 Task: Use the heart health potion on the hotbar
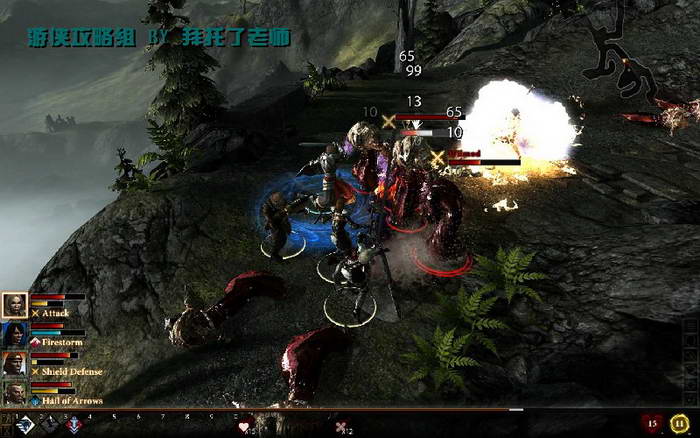point(245,427)
